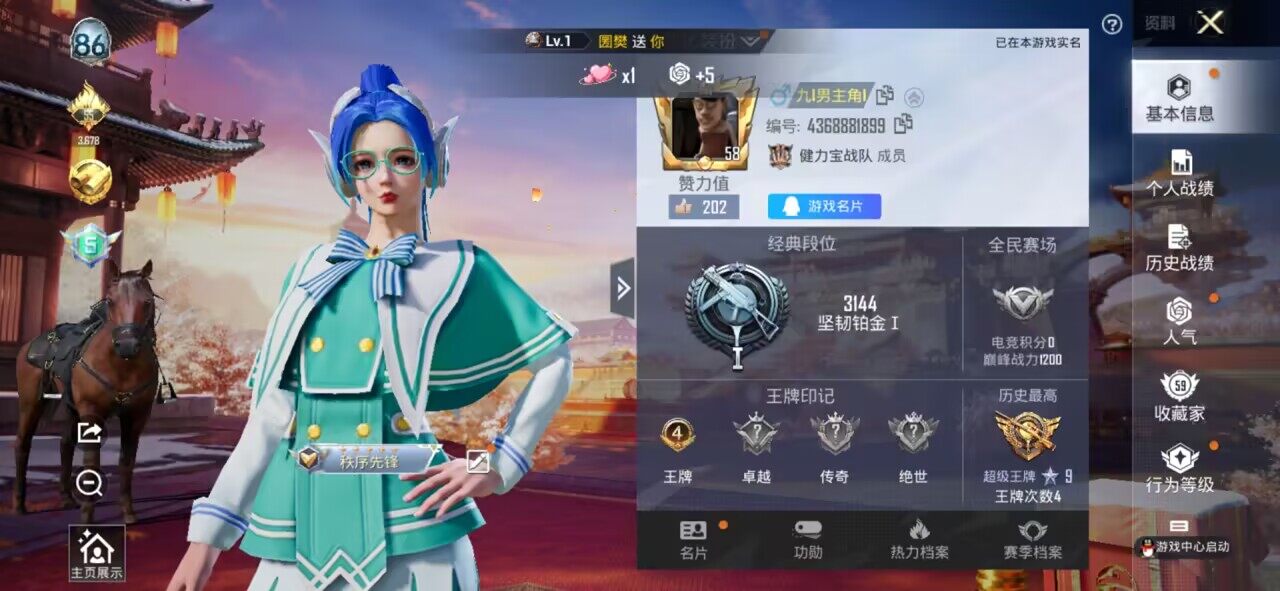Screen dimensions: 1280x591
Task: Open the help question mark icon
Action: (x=1111, y=25)
